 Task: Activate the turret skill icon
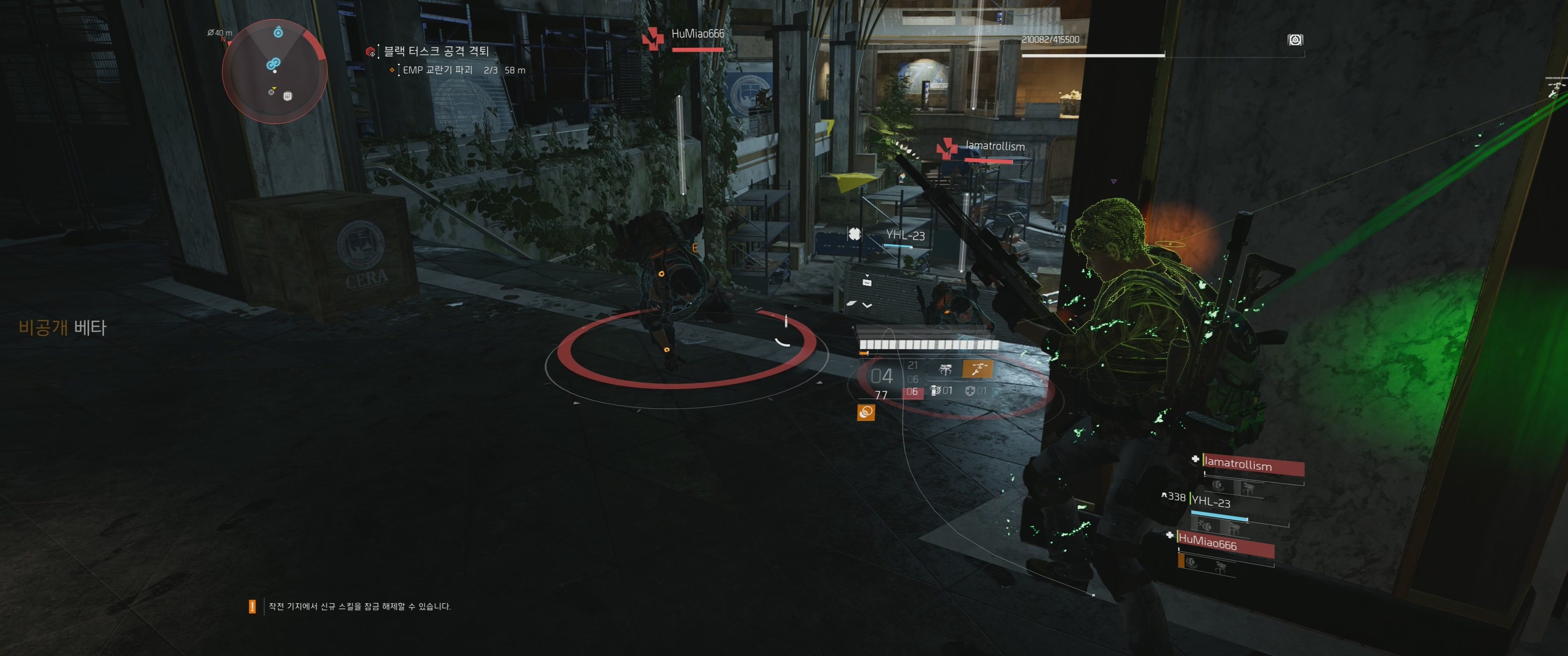tap(945, 369)
